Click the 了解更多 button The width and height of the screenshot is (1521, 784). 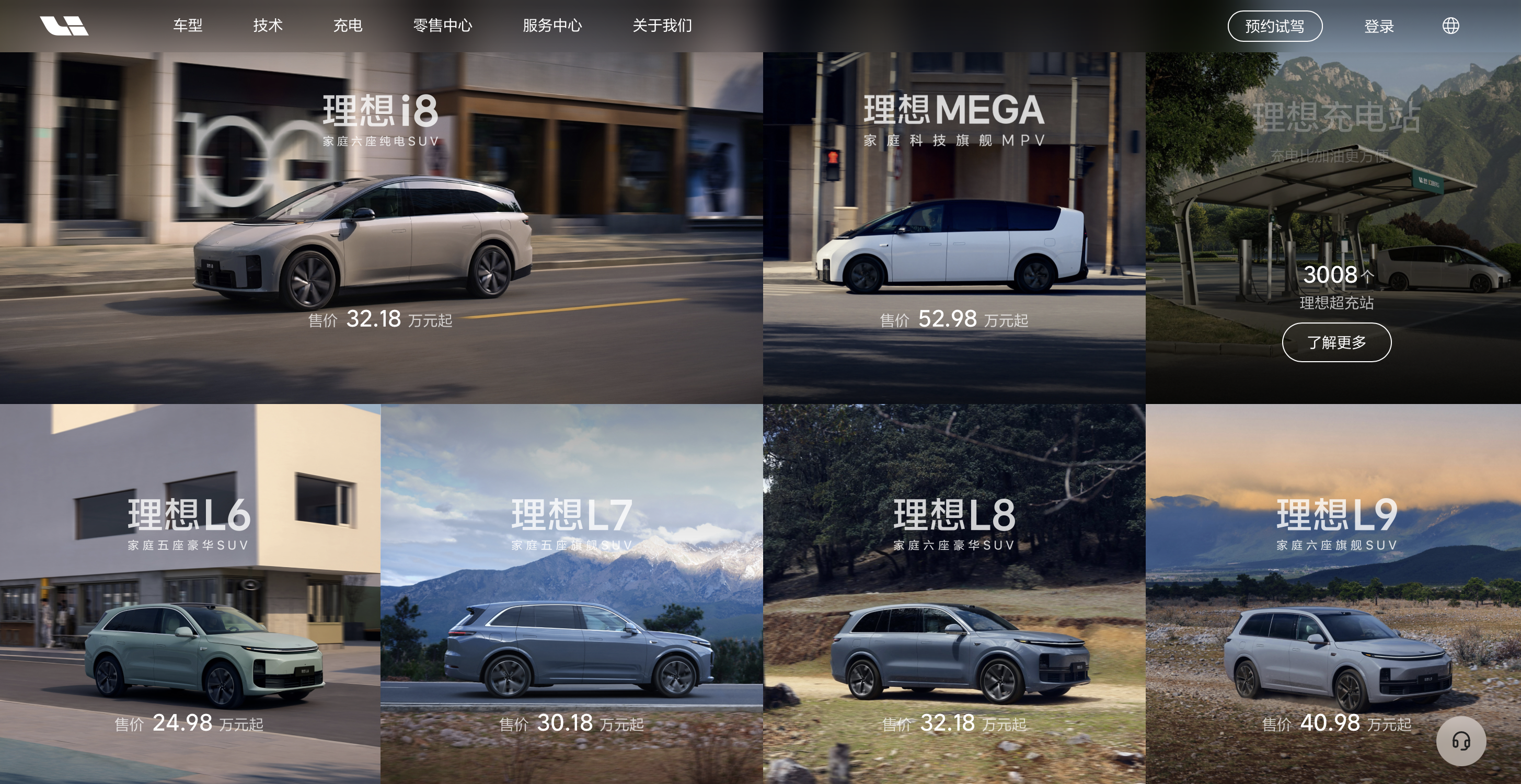tap(1336, 342)
